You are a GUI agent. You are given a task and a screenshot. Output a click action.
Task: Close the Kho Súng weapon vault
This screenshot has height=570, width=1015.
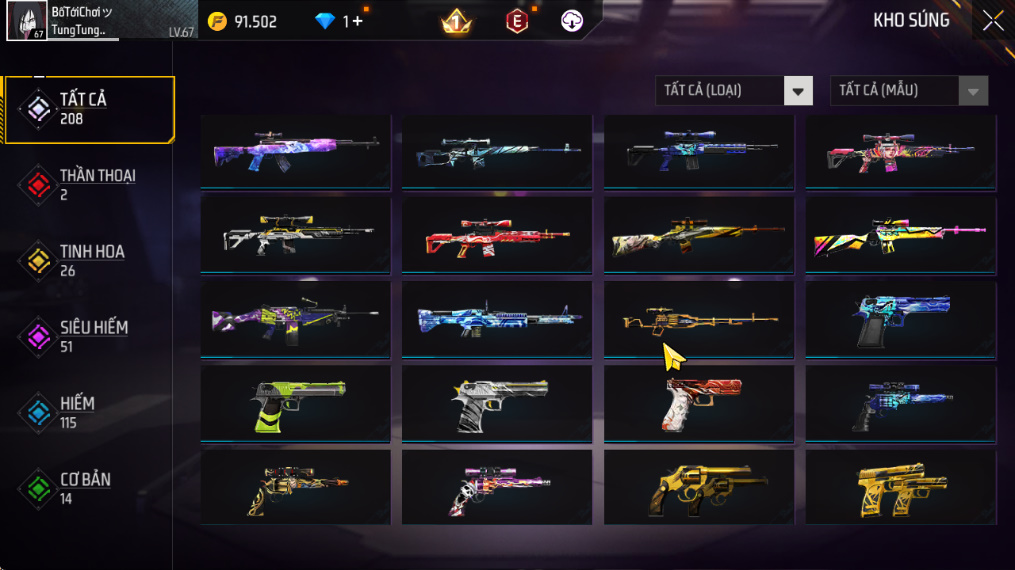click(x=992, y=21)
